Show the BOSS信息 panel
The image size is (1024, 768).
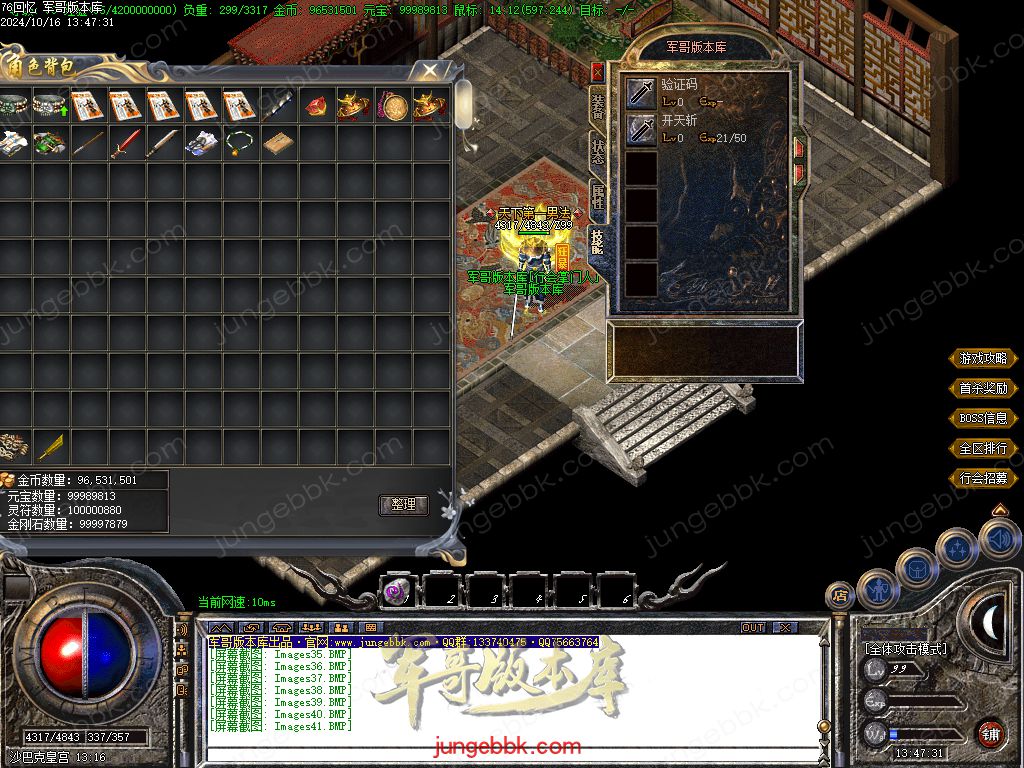pos(983,418)
